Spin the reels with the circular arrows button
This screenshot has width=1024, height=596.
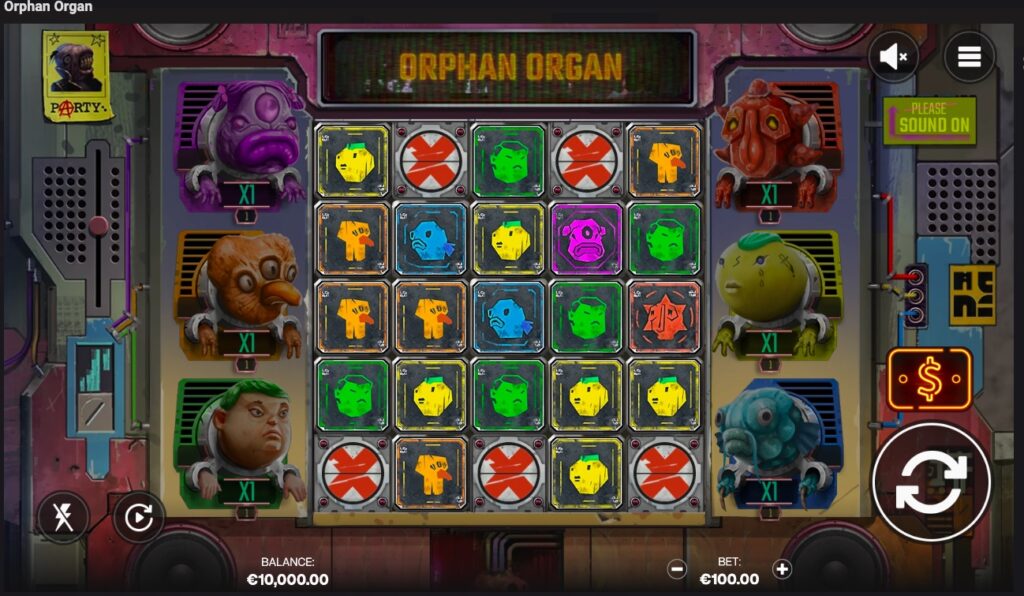tap(931, 482)
